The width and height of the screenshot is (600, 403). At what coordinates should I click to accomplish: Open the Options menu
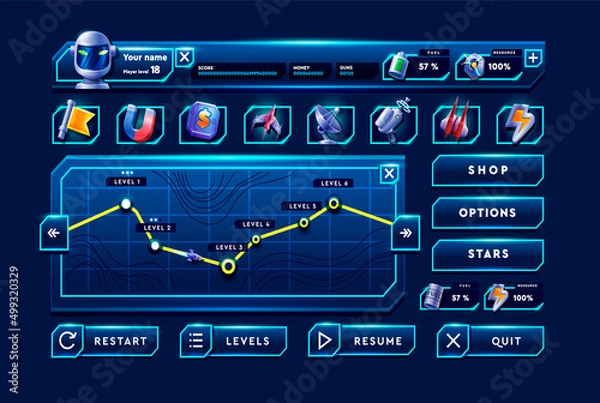point(488,213)
